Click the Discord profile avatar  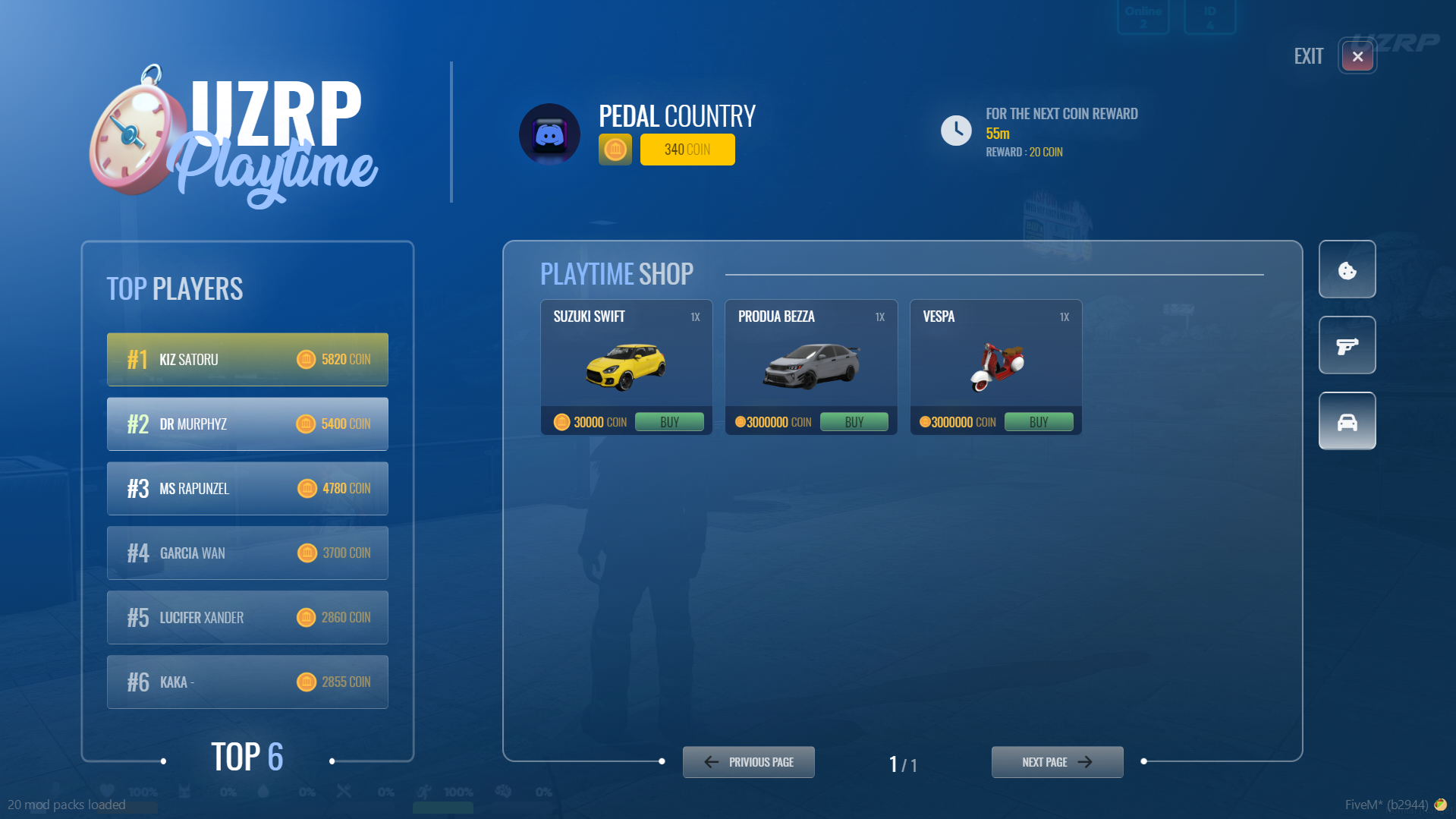pos(549,135)
